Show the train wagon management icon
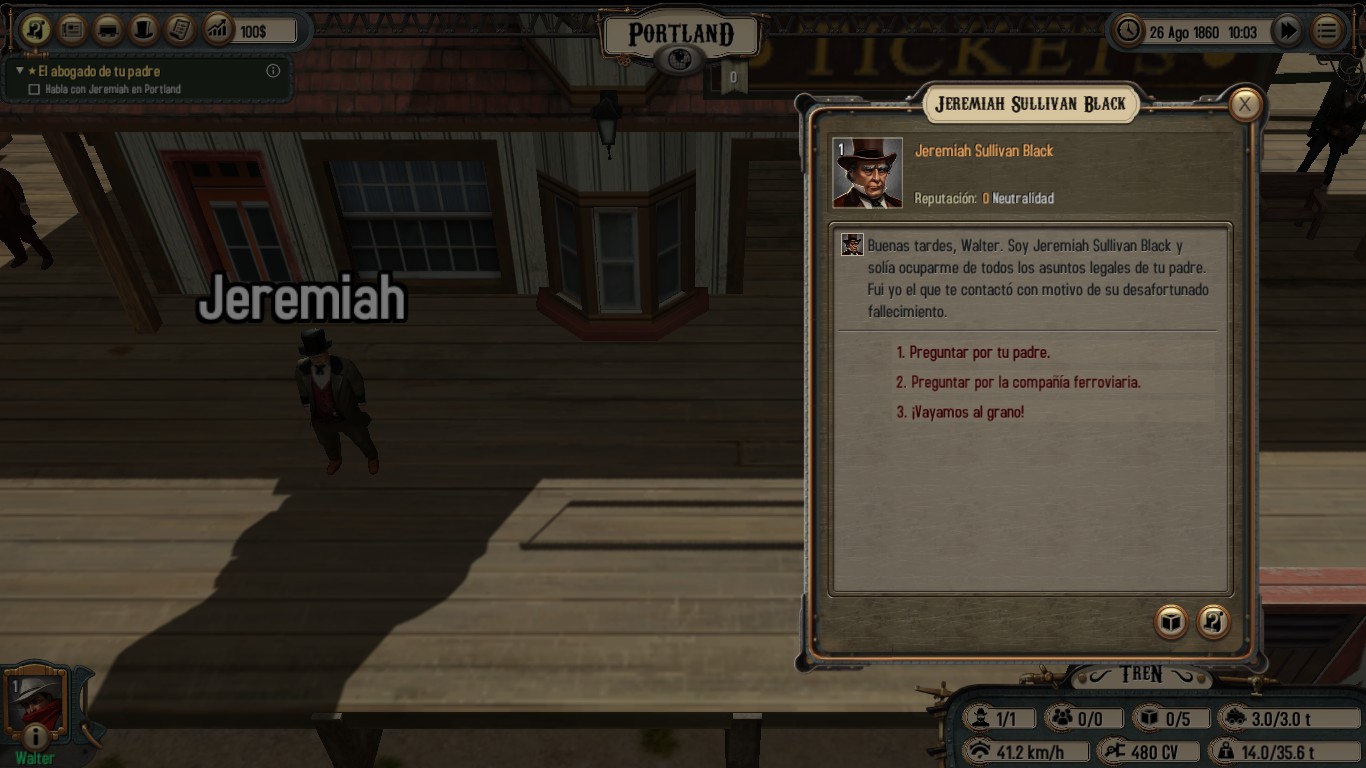This screenshot has width=1366, height=768. (x=108, y=30)
